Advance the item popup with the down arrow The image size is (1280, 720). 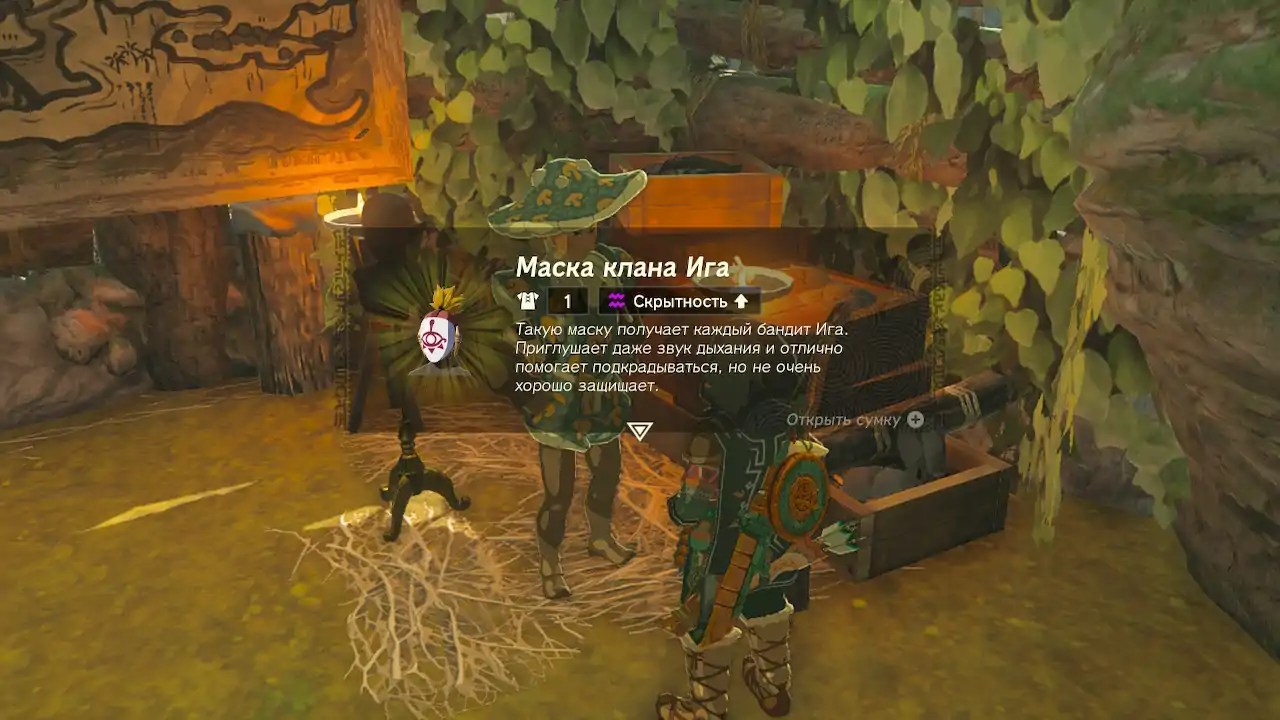pos(639,431)
